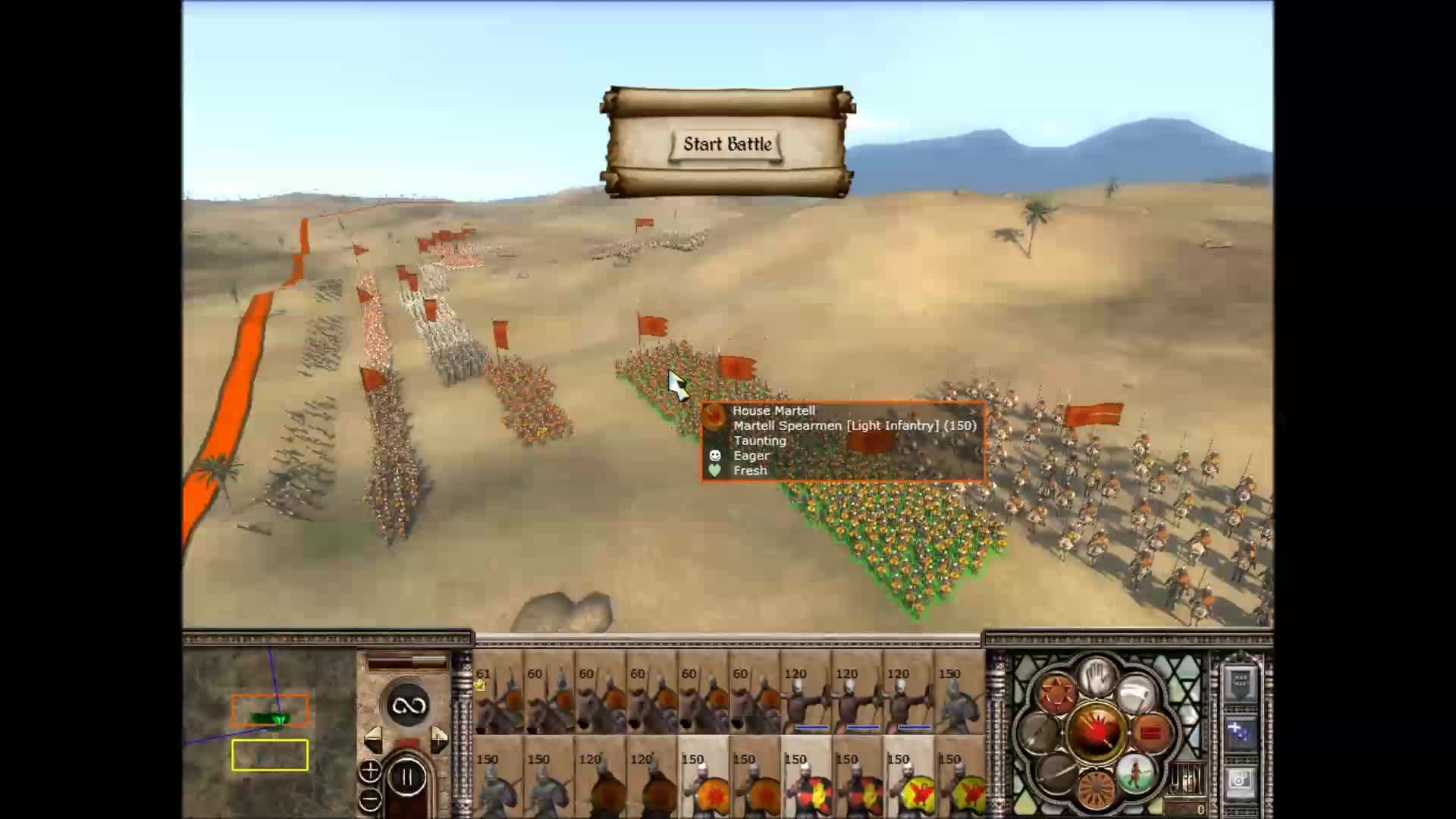The width and height of the screenshot is (1456, 819).
Task: Click the orange viewport box on the minimap
Action: point(270,709)
